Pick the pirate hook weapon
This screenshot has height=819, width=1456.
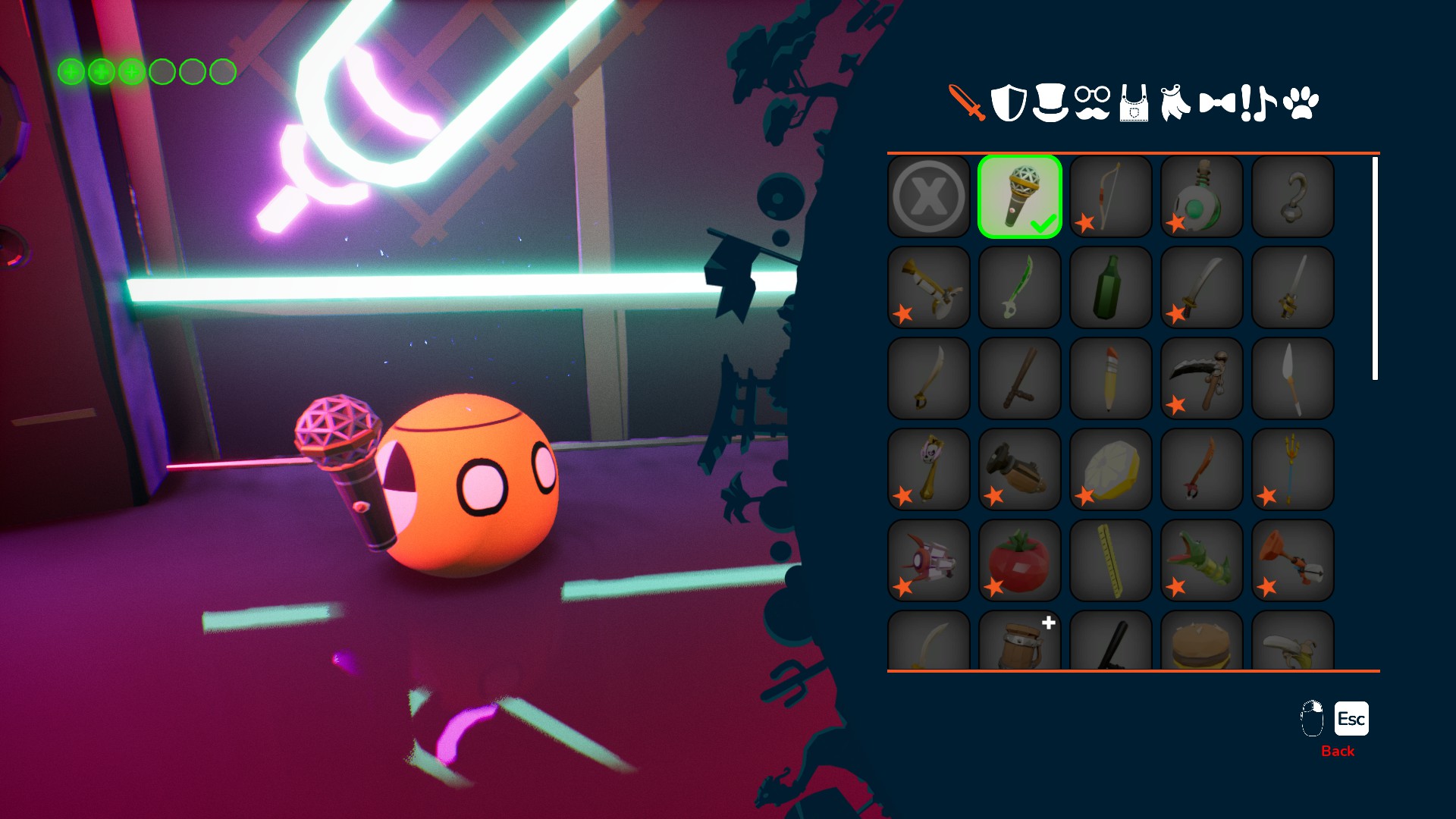(1293, 196)
